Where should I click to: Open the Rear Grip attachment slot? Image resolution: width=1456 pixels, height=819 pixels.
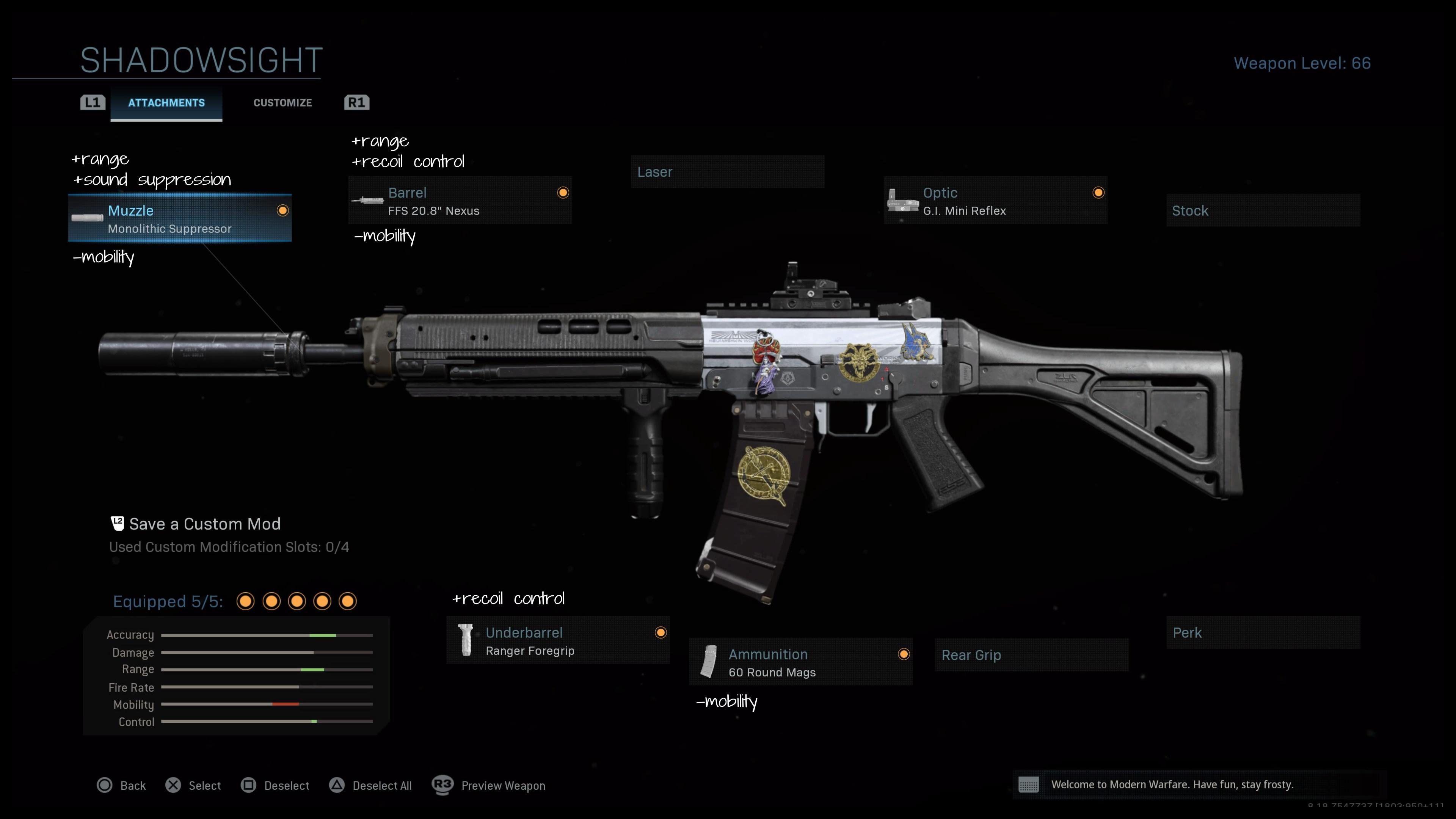click(1031, 655)
